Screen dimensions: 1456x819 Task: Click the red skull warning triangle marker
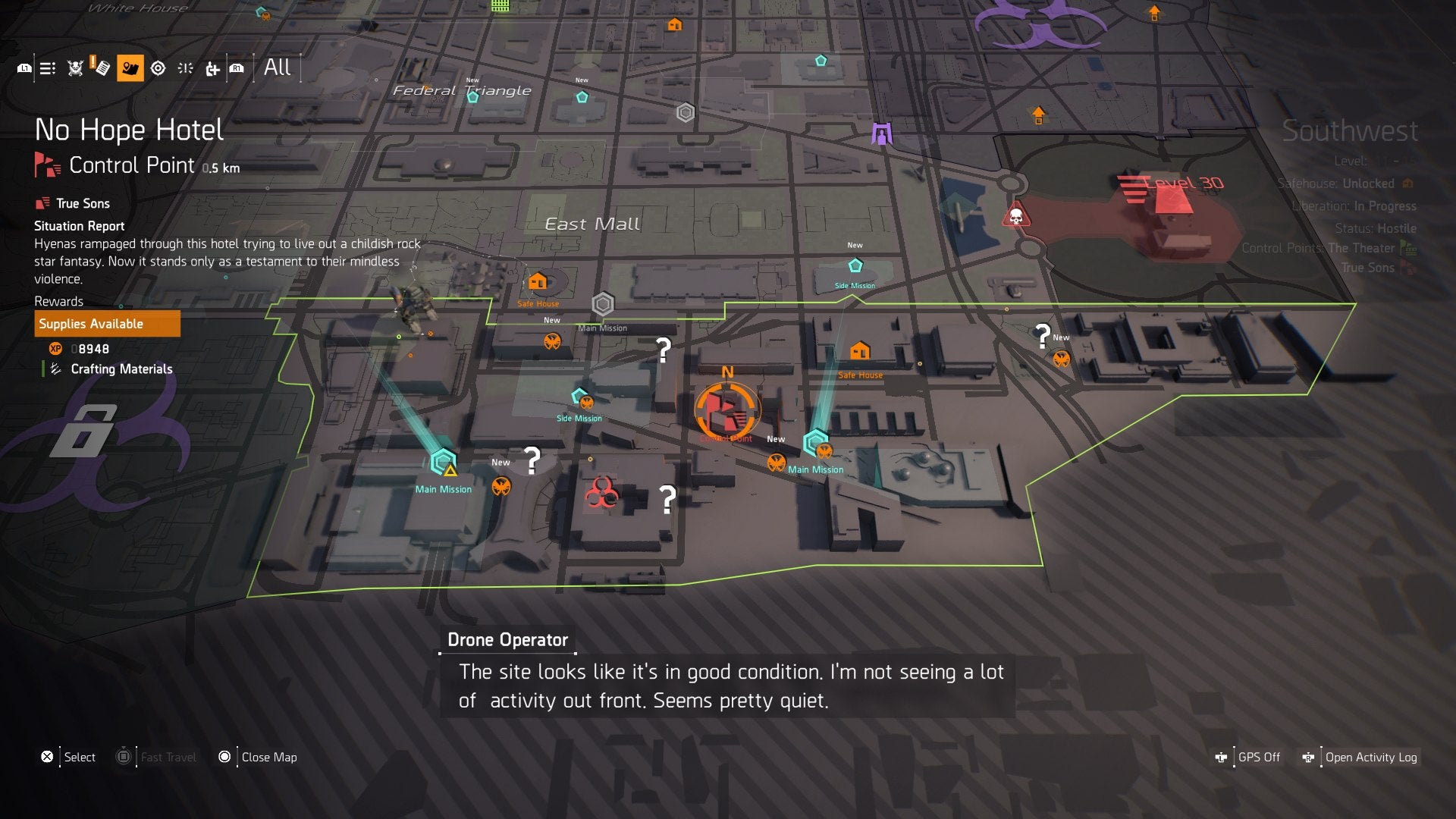[x=1015, y=217]
